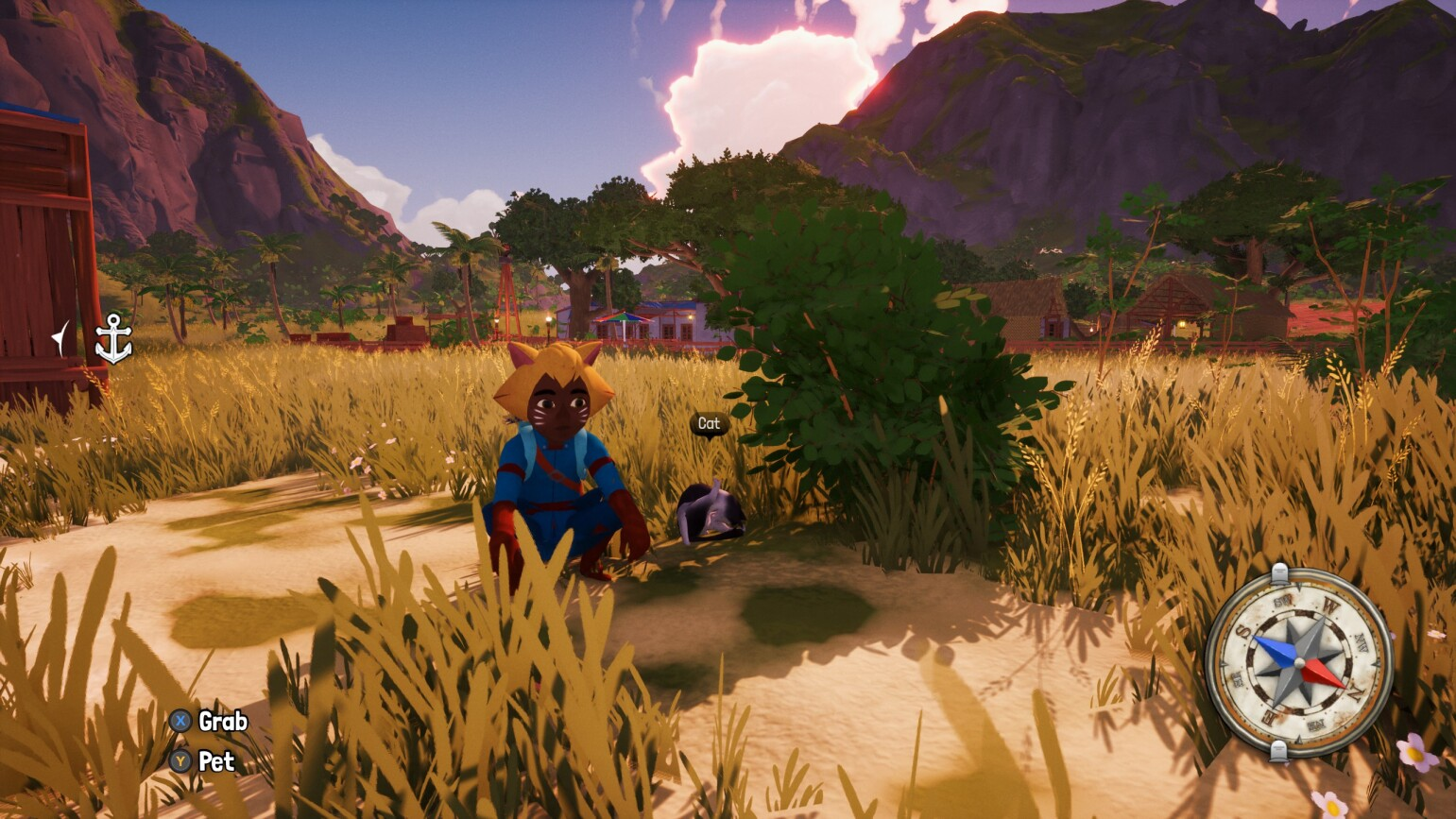The image size is (1456, 819).
Task: Click the Cat name label
Action: [709, 424]
